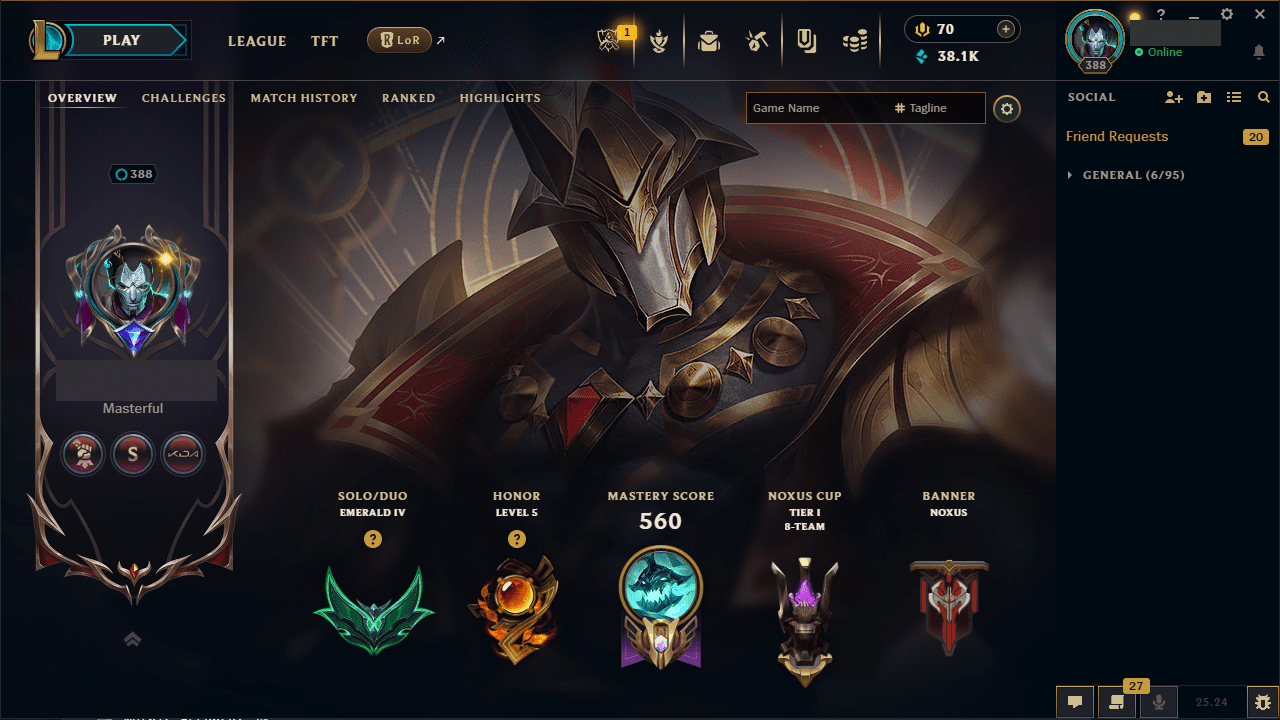Open Hextech Crafting via the hammer icon
This screenshot has width=1280, height=720.
757,38
